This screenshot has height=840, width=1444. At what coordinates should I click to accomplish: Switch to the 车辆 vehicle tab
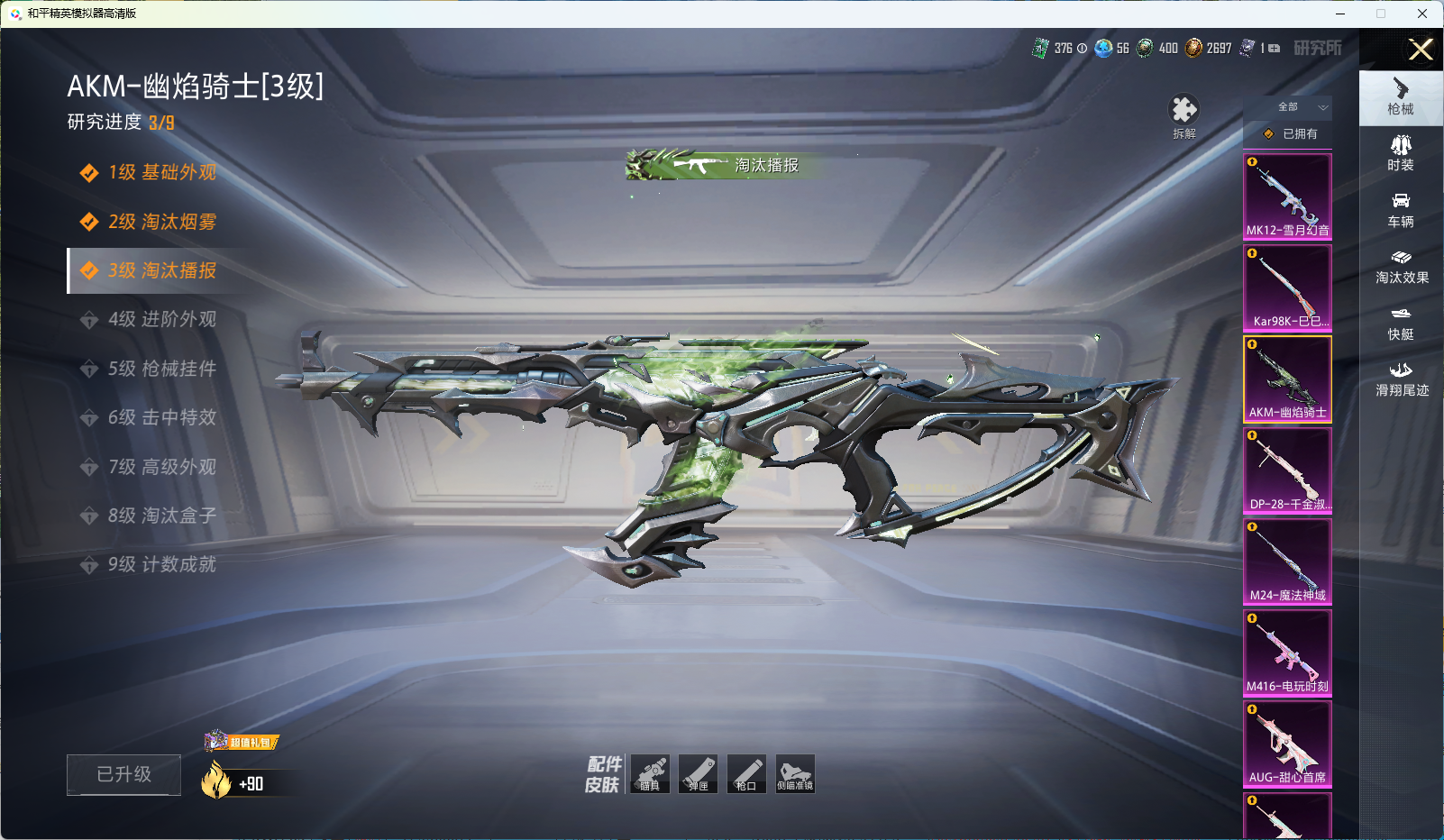coord(1401,209)
